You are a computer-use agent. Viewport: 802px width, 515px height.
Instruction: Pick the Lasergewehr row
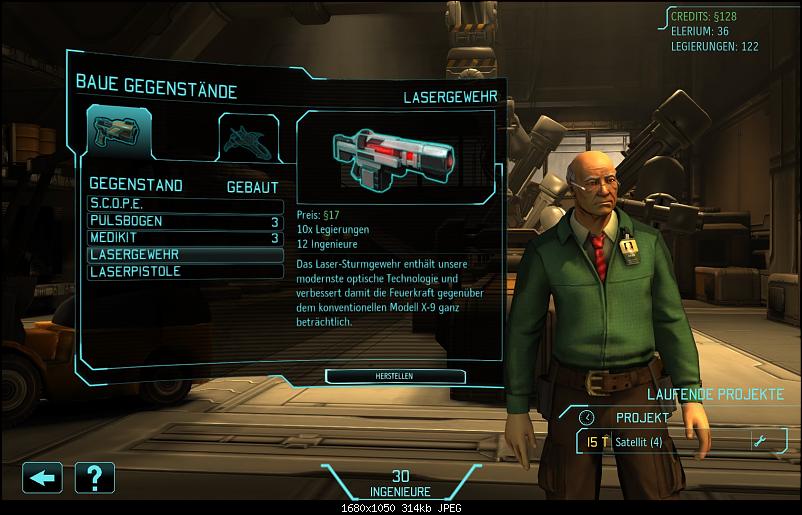(184, 254)
